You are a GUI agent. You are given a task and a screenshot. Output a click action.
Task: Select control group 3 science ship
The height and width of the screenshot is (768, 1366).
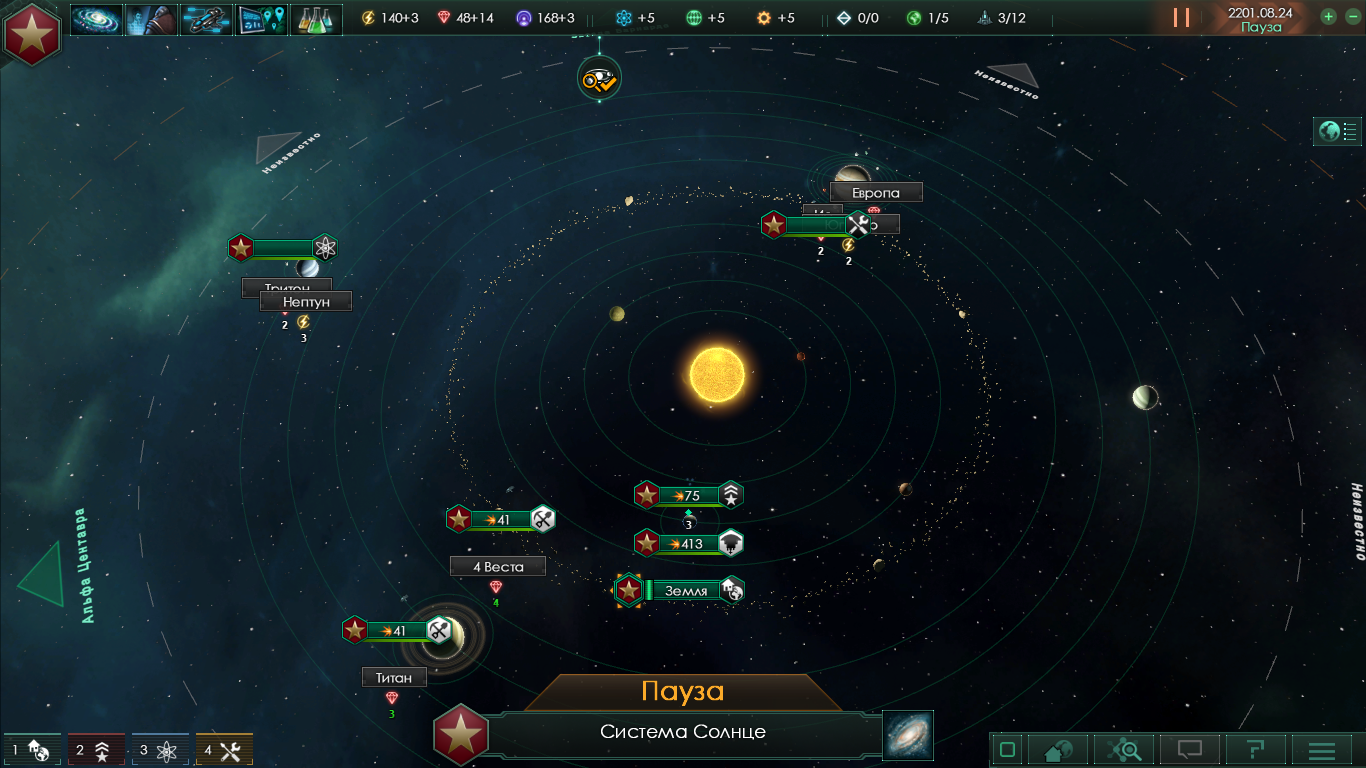[x=160, y=750]
